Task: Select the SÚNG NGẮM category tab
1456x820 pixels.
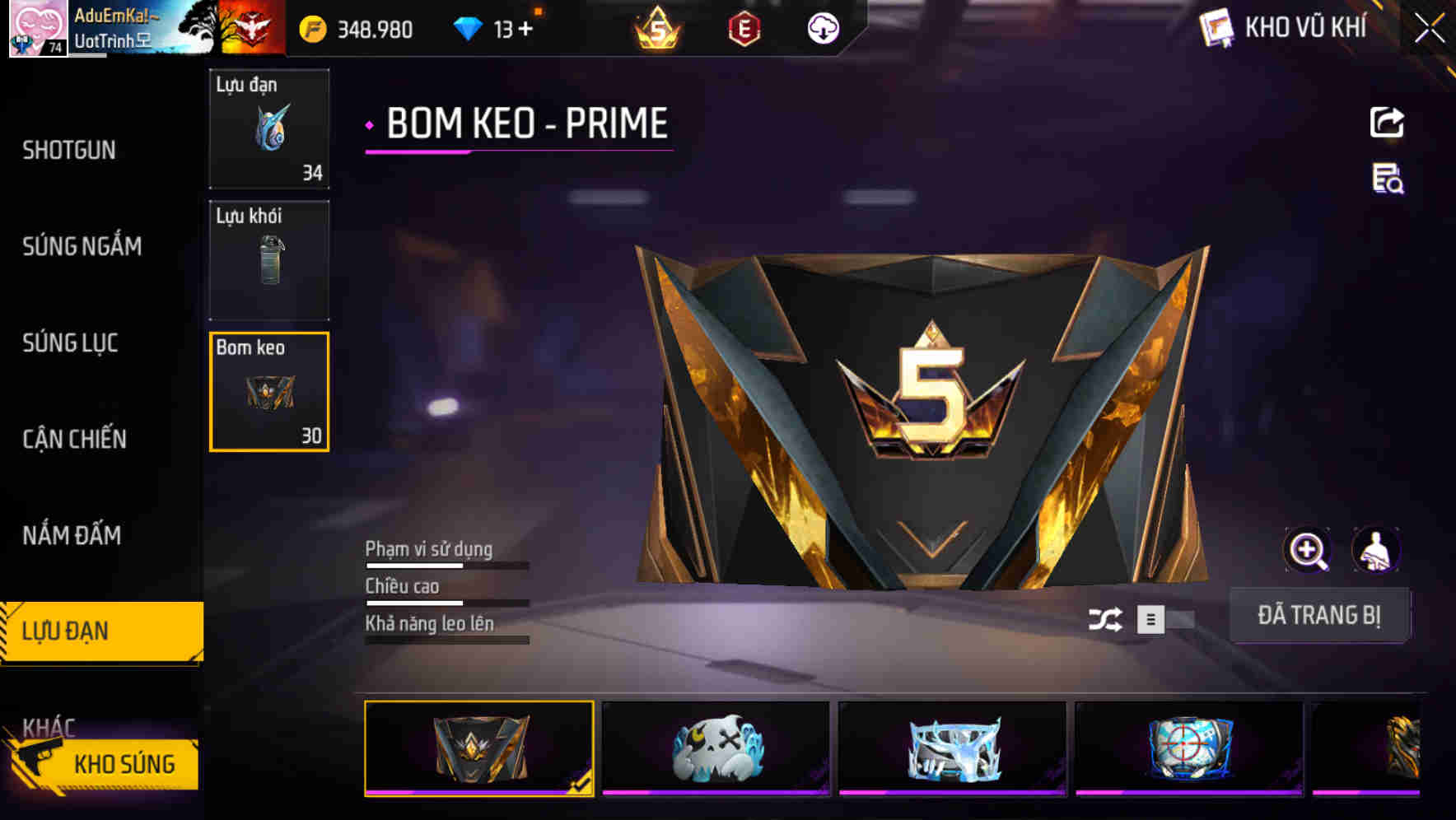Action: tap(82, 246)
